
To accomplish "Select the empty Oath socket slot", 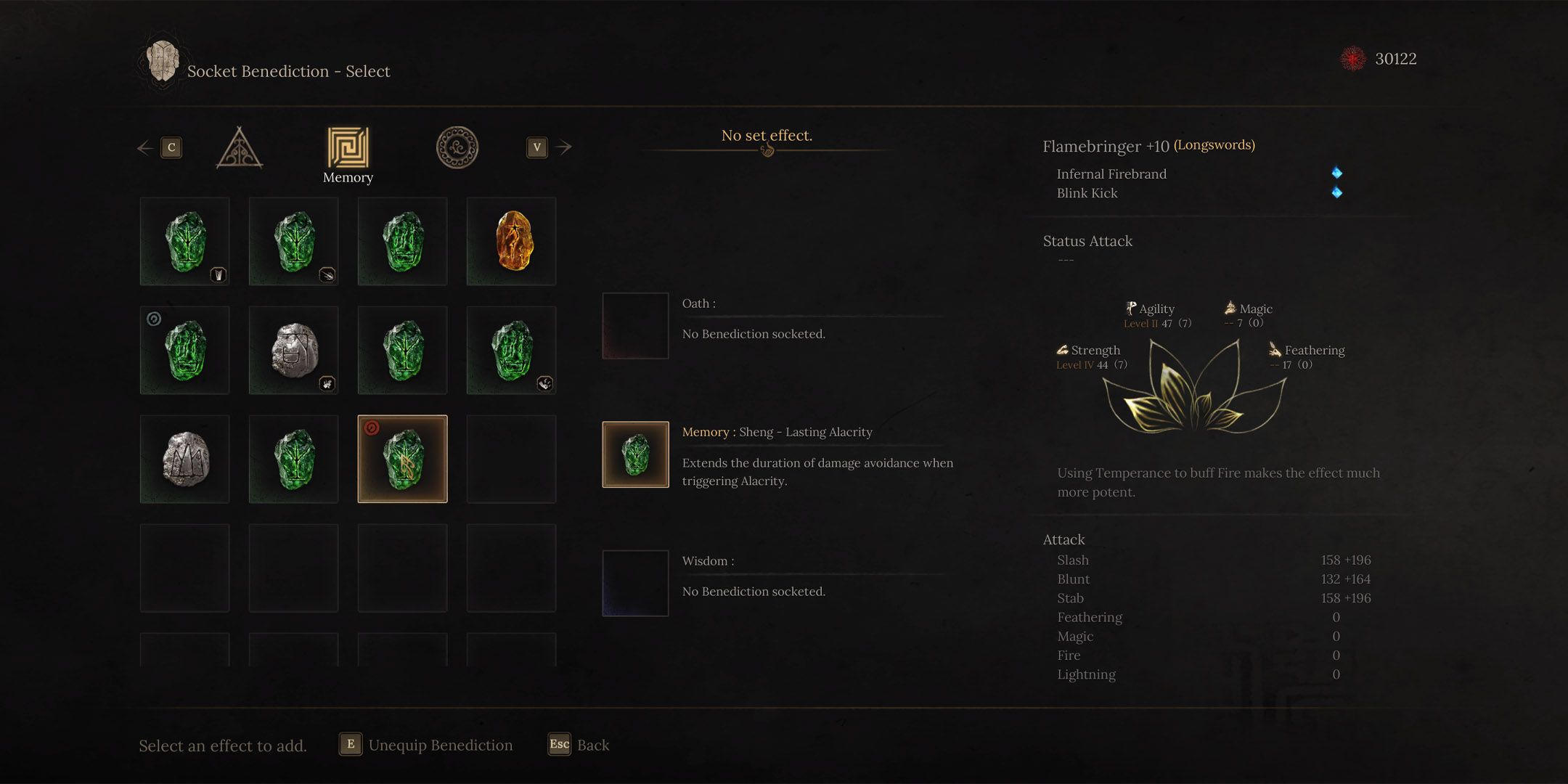I will click(x=635, y=326).
